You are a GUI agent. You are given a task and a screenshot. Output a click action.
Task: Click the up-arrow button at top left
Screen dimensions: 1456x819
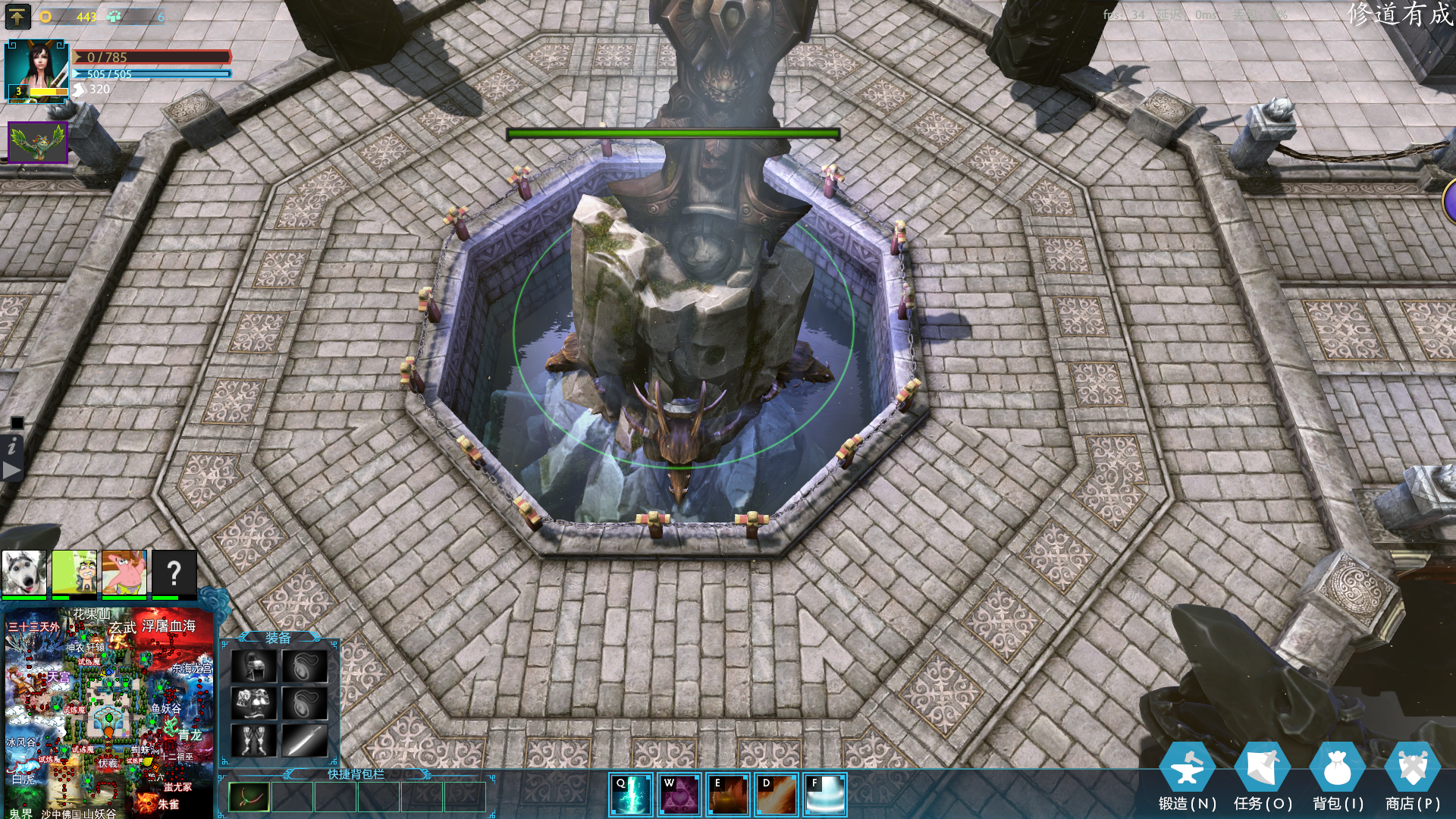pyautogui.click(x=17, y=16)
